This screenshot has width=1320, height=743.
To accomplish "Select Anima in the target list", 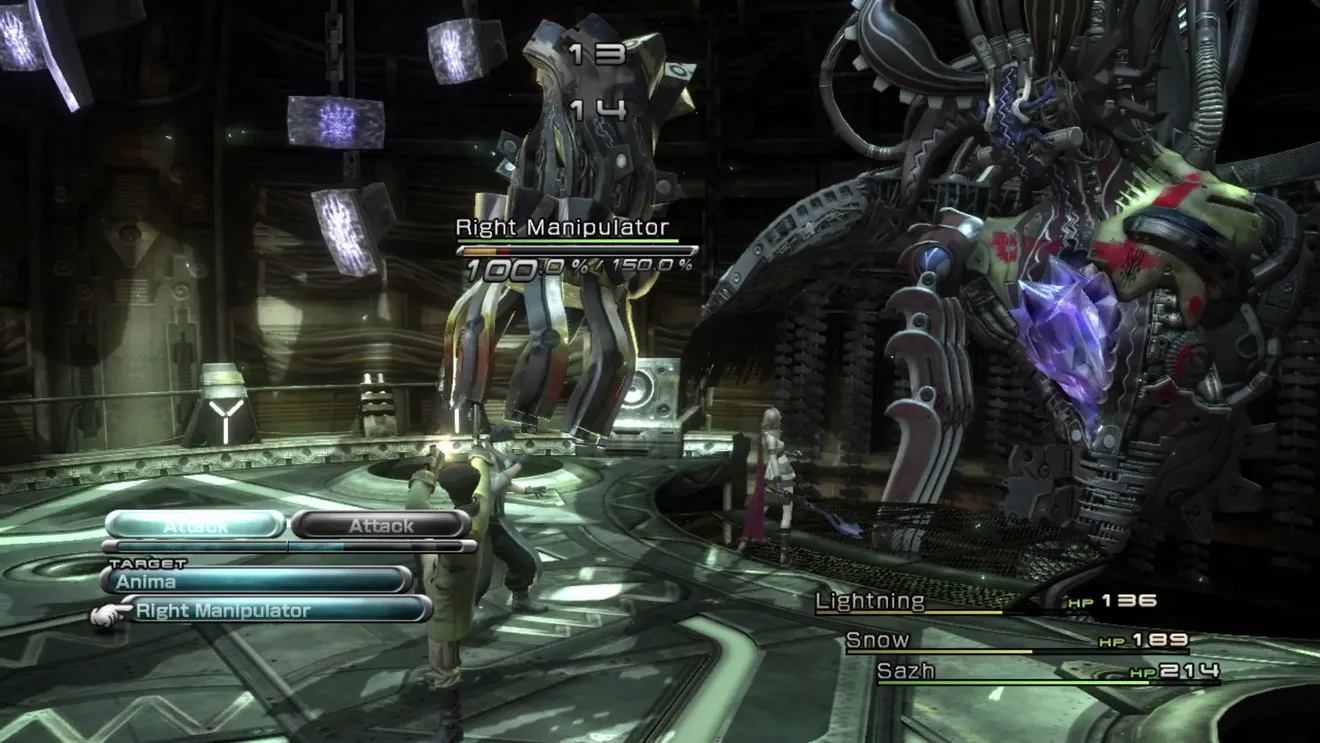I will point(255,581).
